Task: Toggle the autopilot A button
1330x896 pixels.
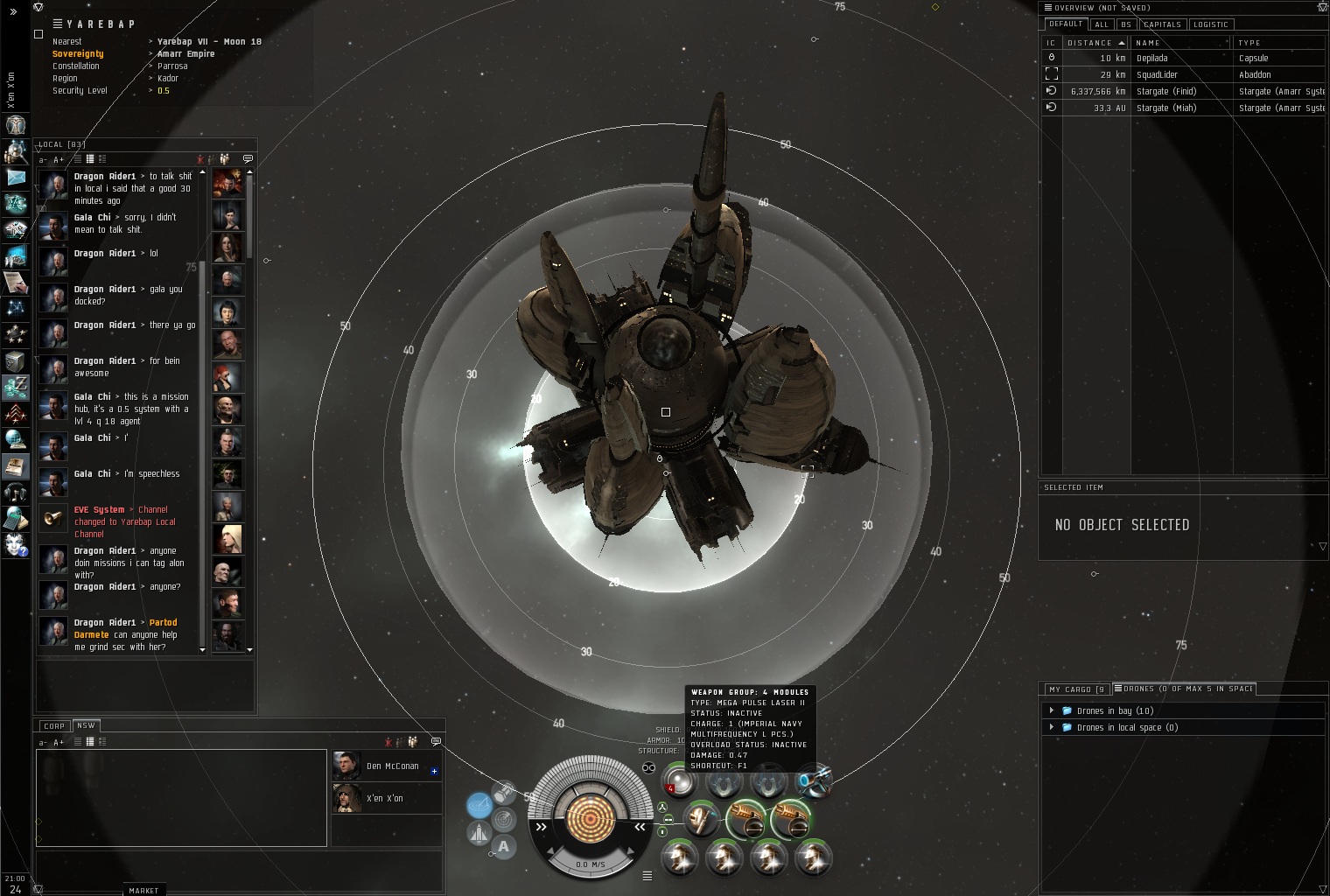Action: 503,846
